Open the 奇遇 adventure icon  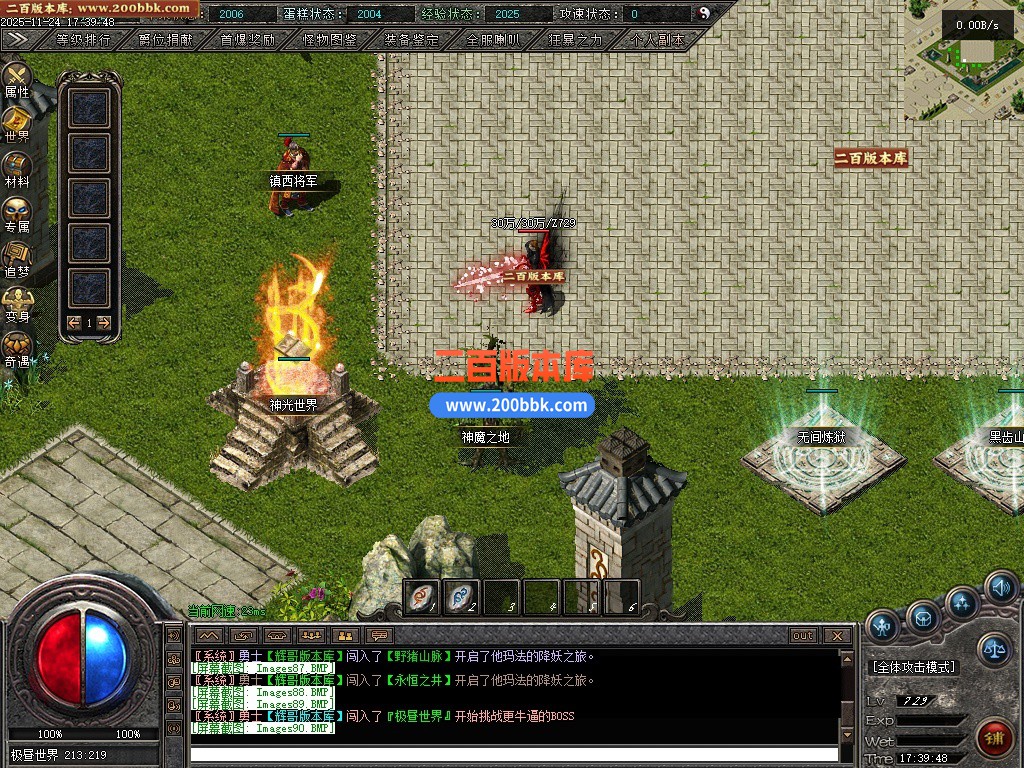coord(17,348)
